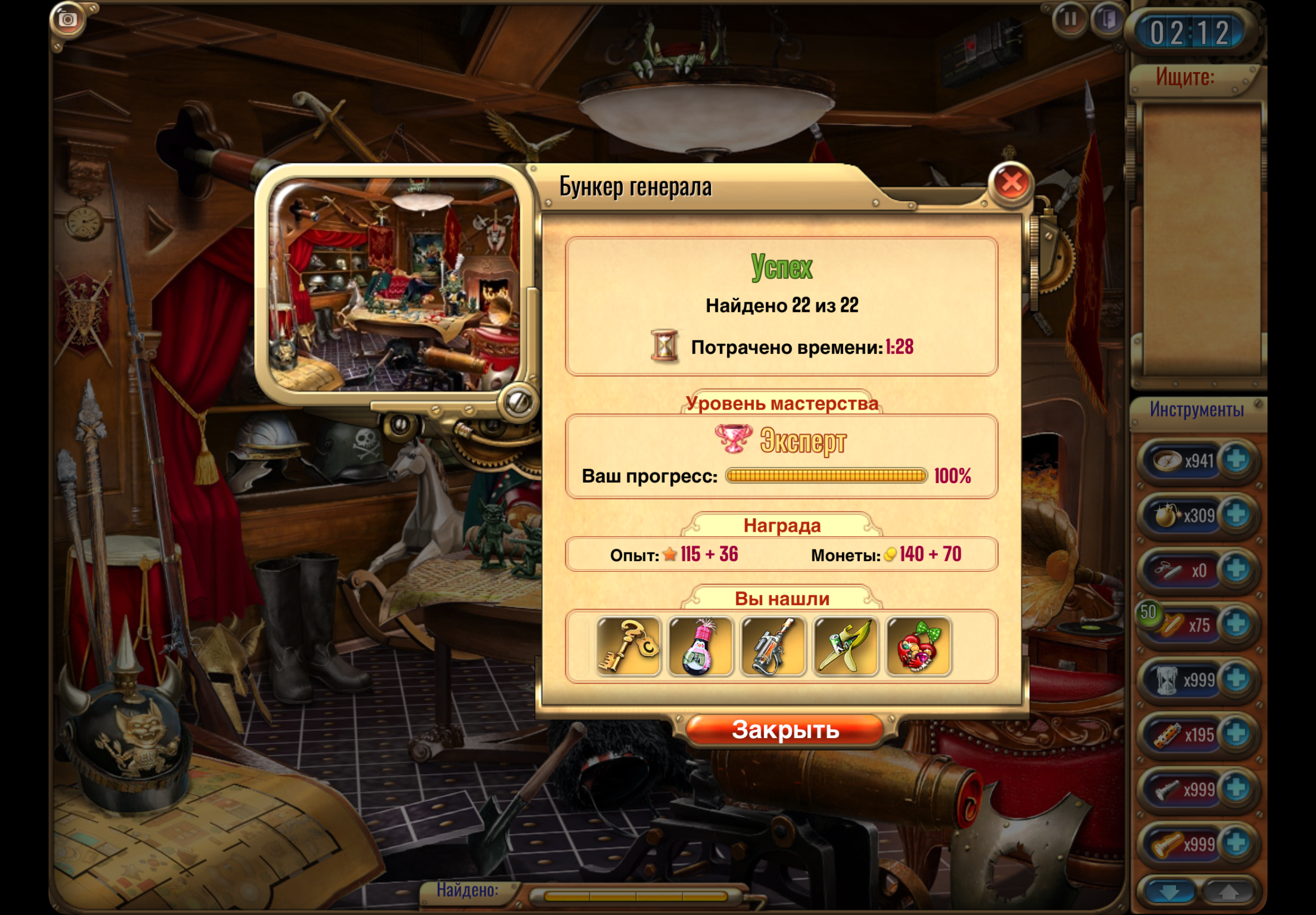Use the compass tool
Image resolution: width=1316 pixels, height=915 pixels.
click(x=1168, y=460)
